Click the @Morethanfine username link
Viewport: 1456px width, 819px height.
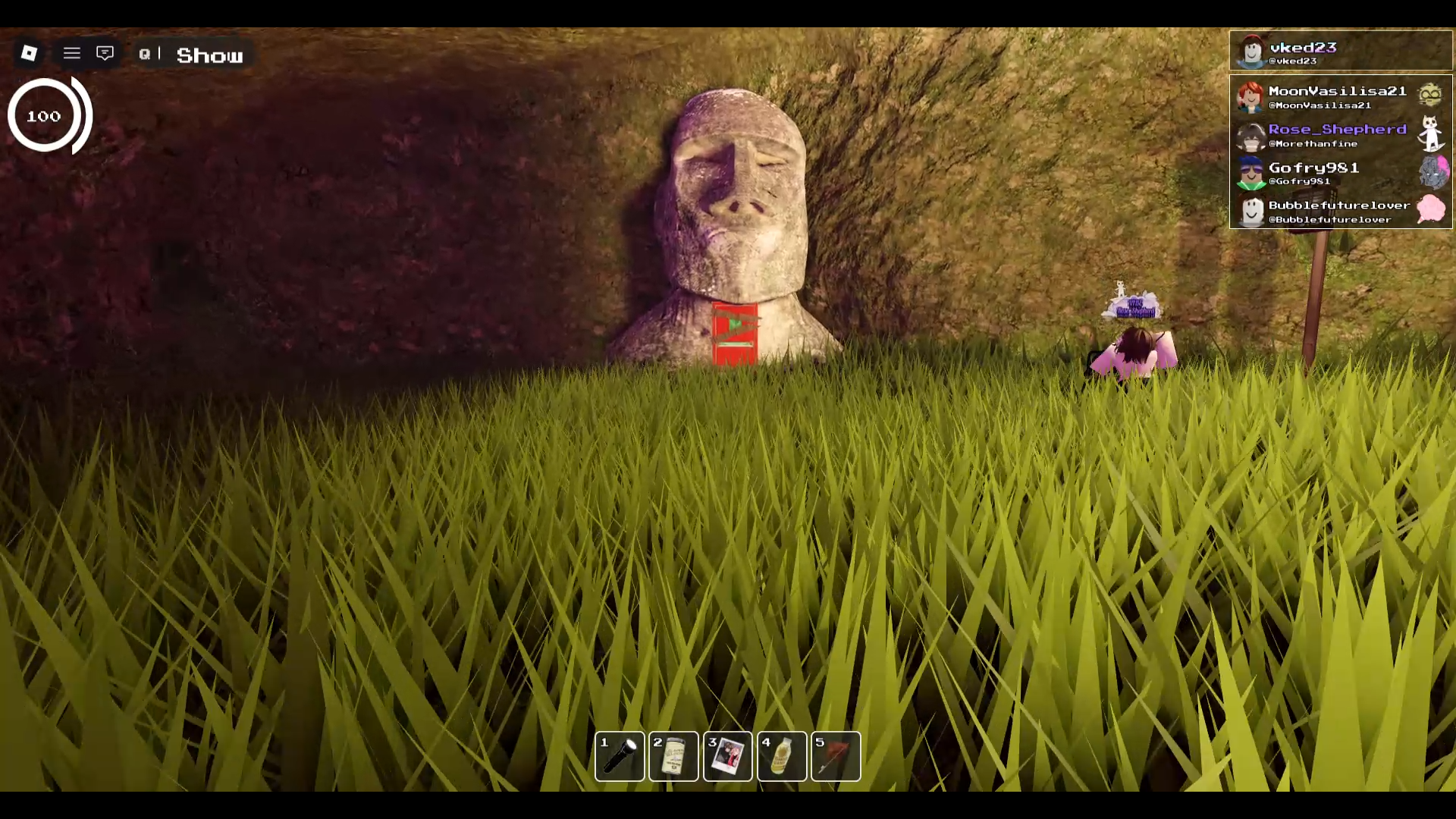click(1313, 143)
